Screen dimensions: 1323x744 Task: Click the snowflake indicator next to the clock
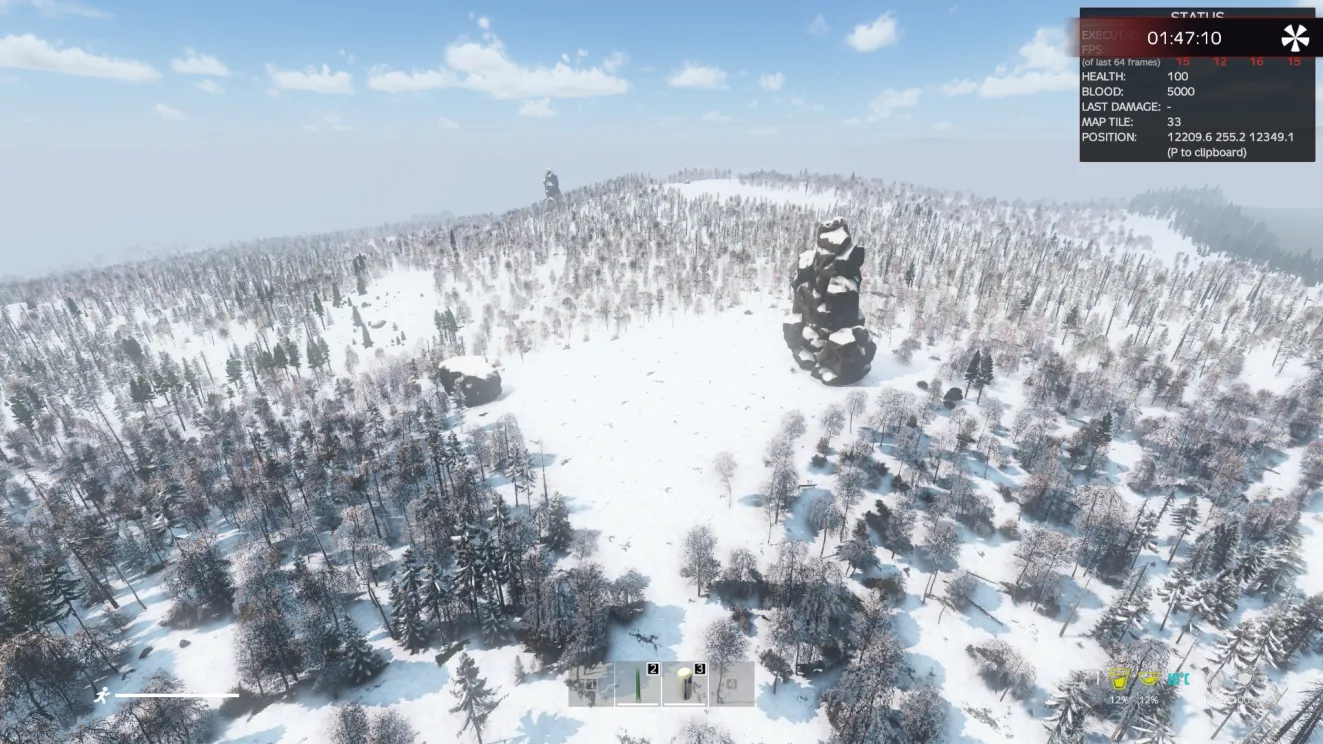coord(1295,38)
